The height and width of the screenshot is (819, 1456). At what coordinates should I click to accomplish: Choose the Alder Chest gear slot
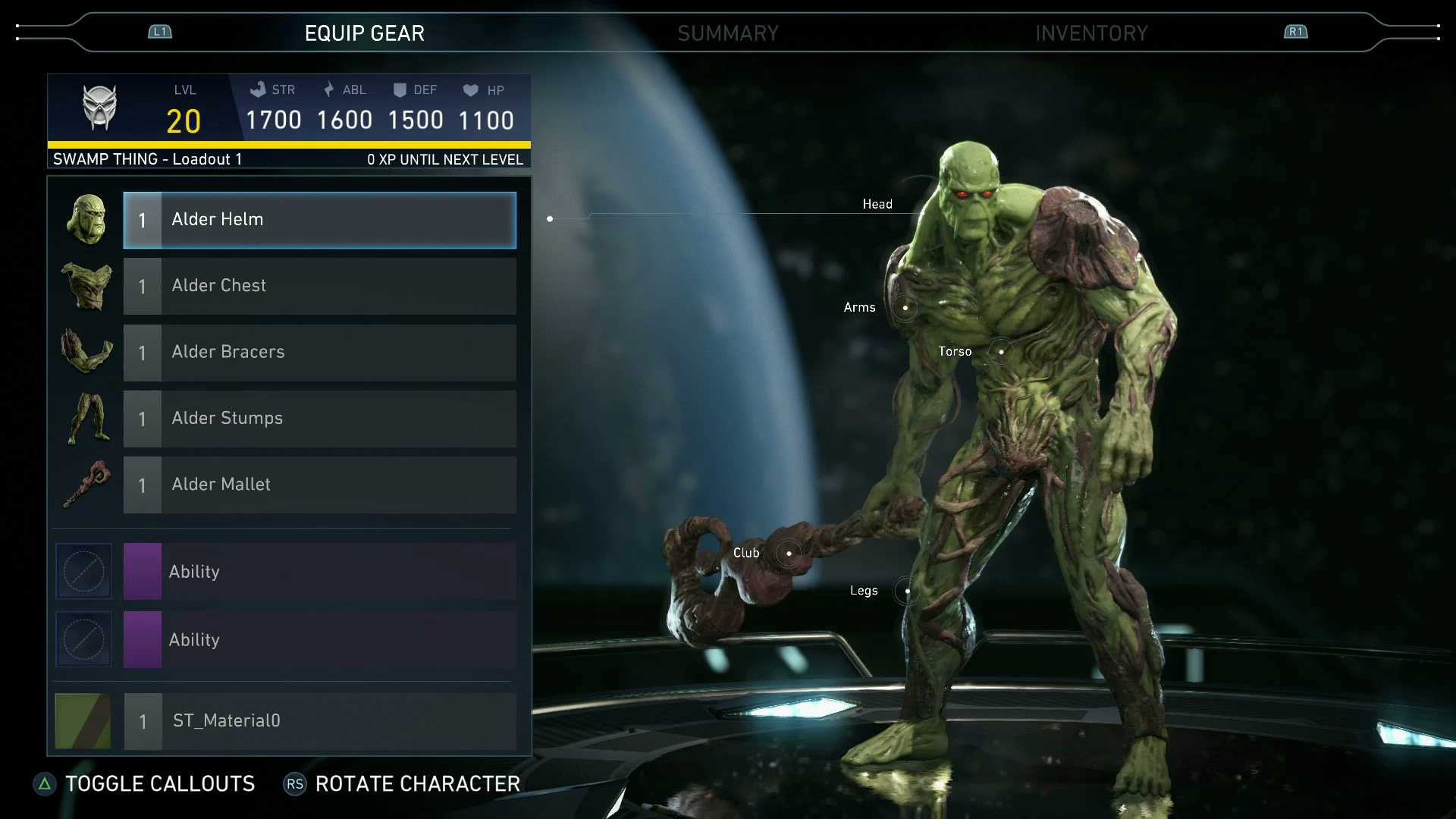(x=319, y=286)
